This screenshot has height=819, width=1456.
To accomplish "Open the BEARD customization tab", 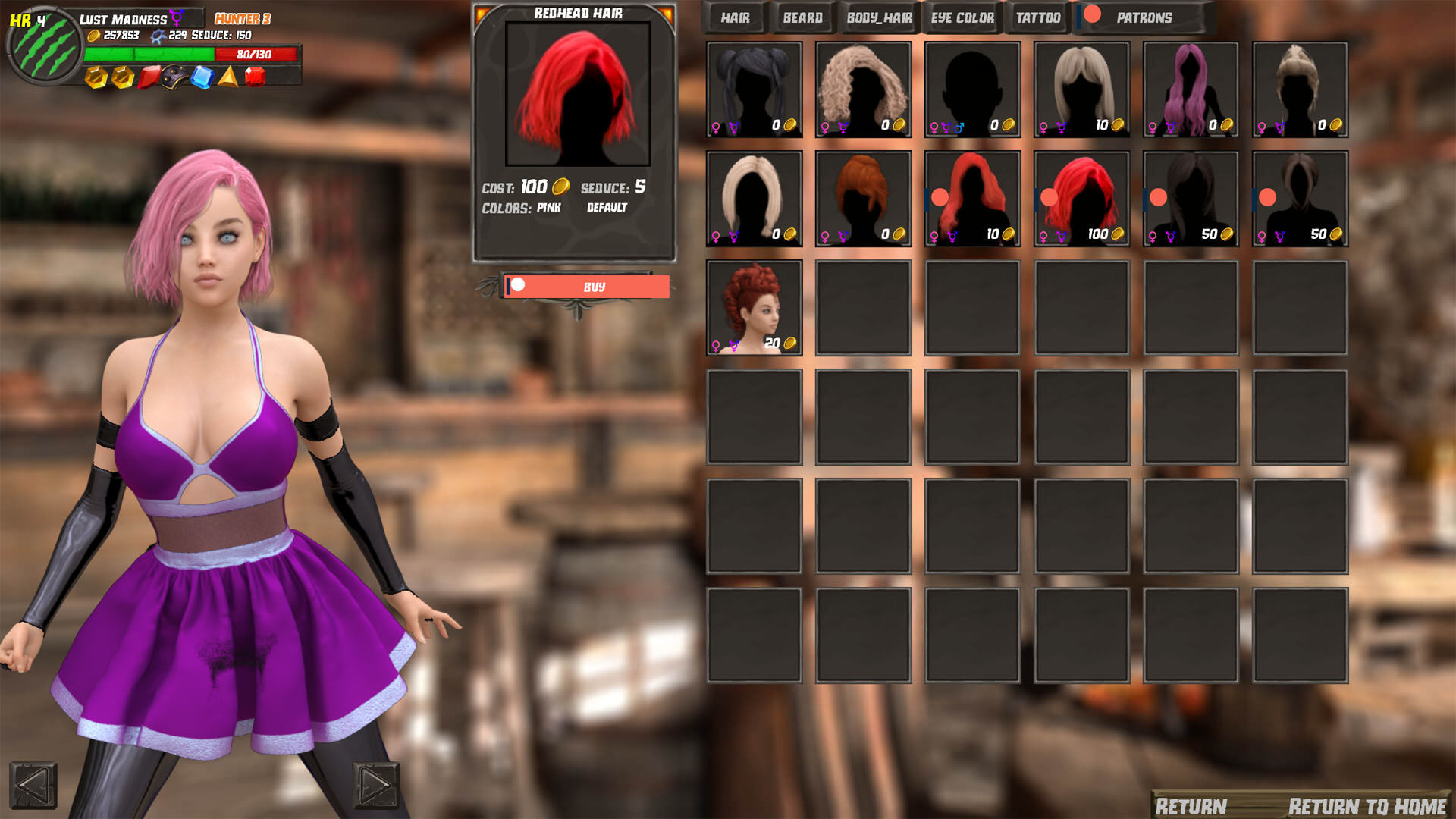I will (x=802, y=17).
